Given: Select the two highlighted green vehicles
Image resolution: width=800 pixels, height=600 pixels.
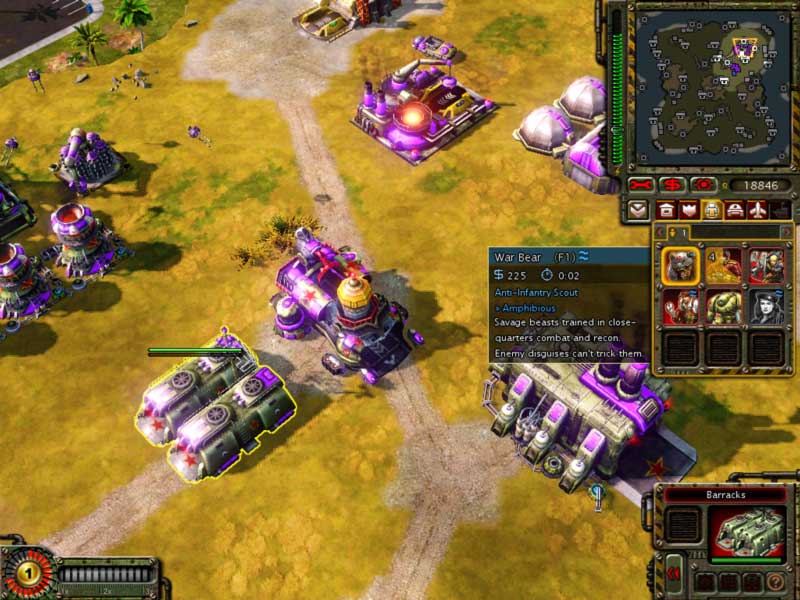Looking at the screenshot, I should (x=215, y=412).
